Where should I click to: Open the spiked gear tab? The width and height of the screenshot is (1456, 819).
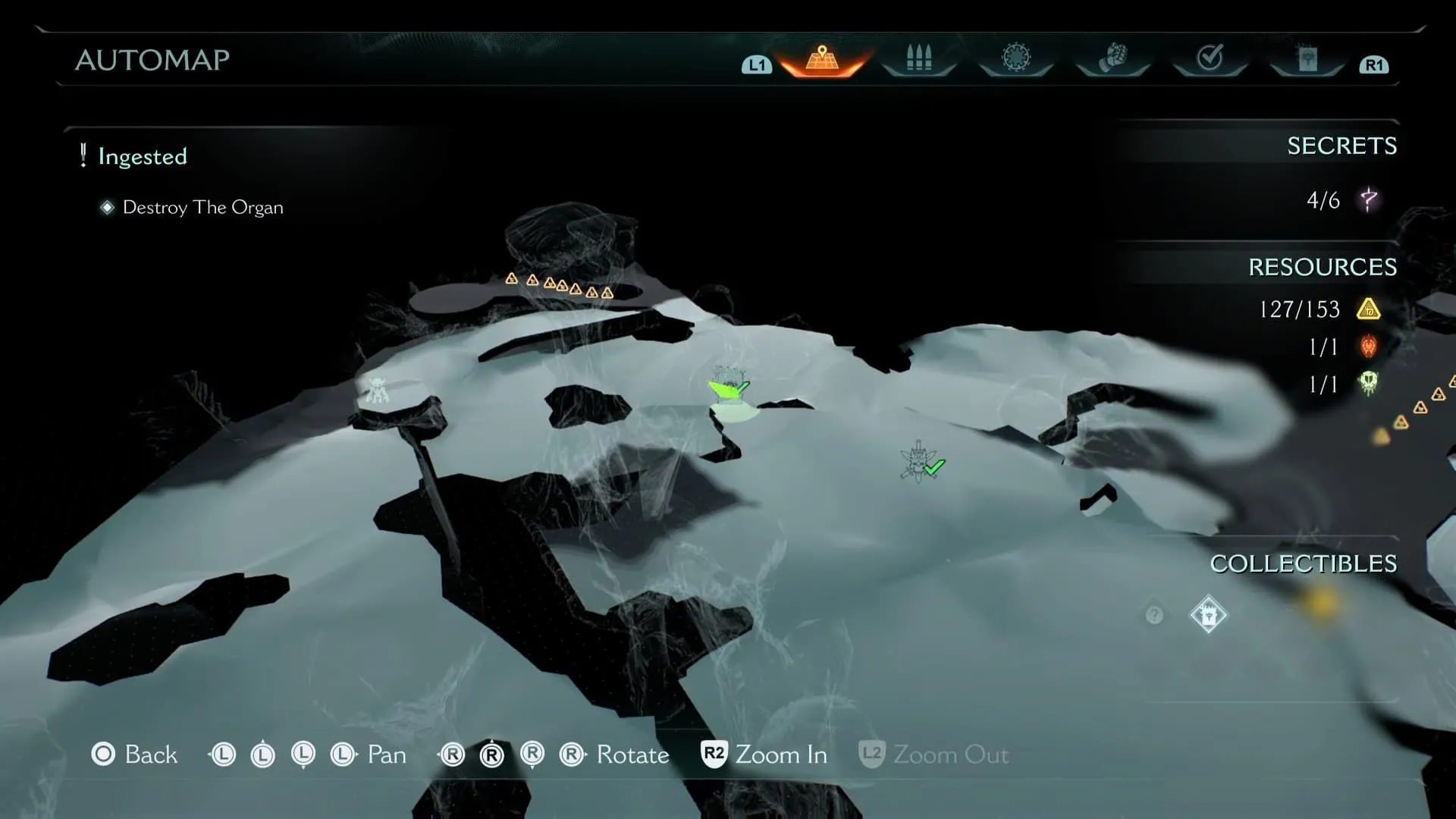click(x=1016, y=58)
